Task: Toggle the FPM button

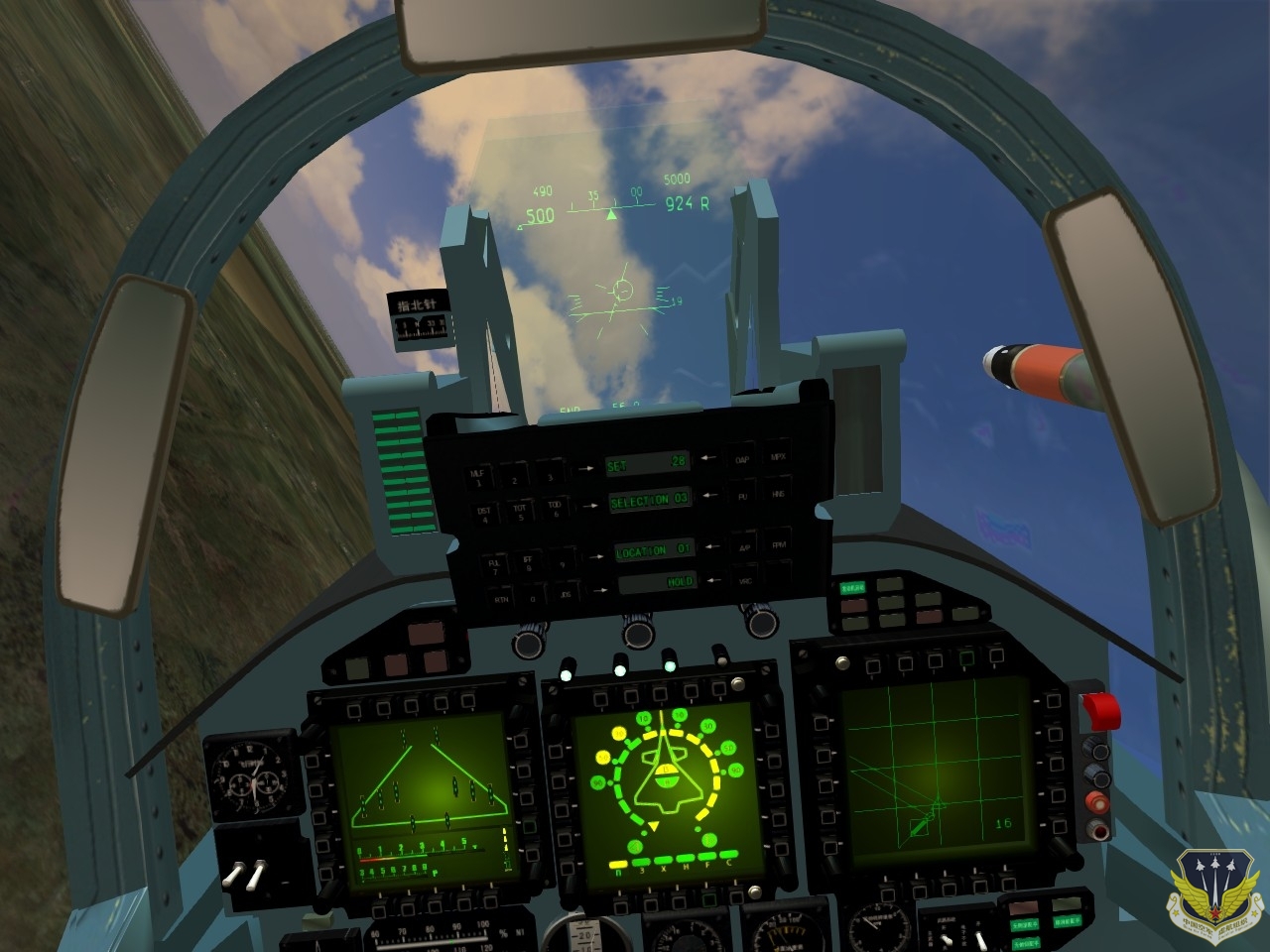Action: click(x=778, y=544)
